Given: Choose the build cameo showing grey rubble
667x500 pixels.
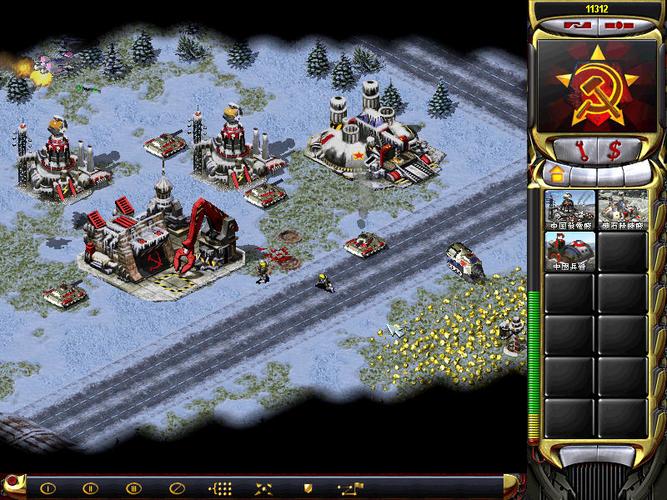Looking at the screenshot, I should coord(622,209).
